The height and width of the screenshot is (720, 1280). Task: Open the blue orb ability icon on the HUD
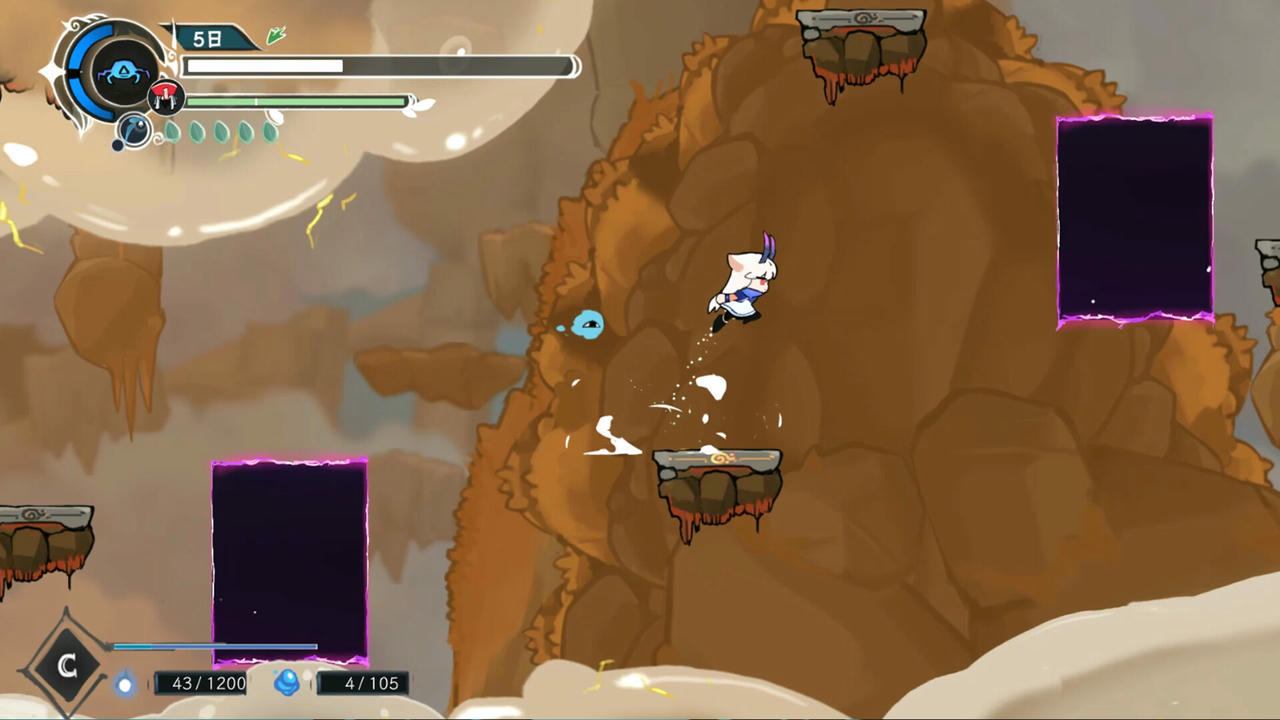tap(133, 129)
